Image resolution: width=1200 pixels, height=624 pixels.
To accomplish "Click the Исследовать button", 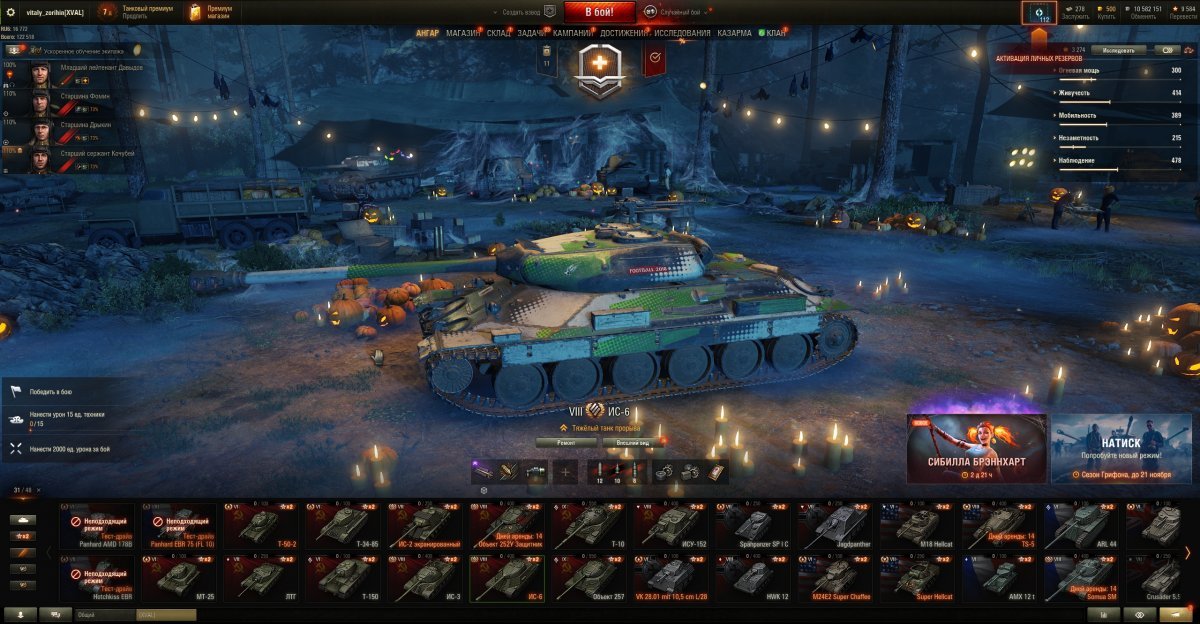I will pos(1118,49).
